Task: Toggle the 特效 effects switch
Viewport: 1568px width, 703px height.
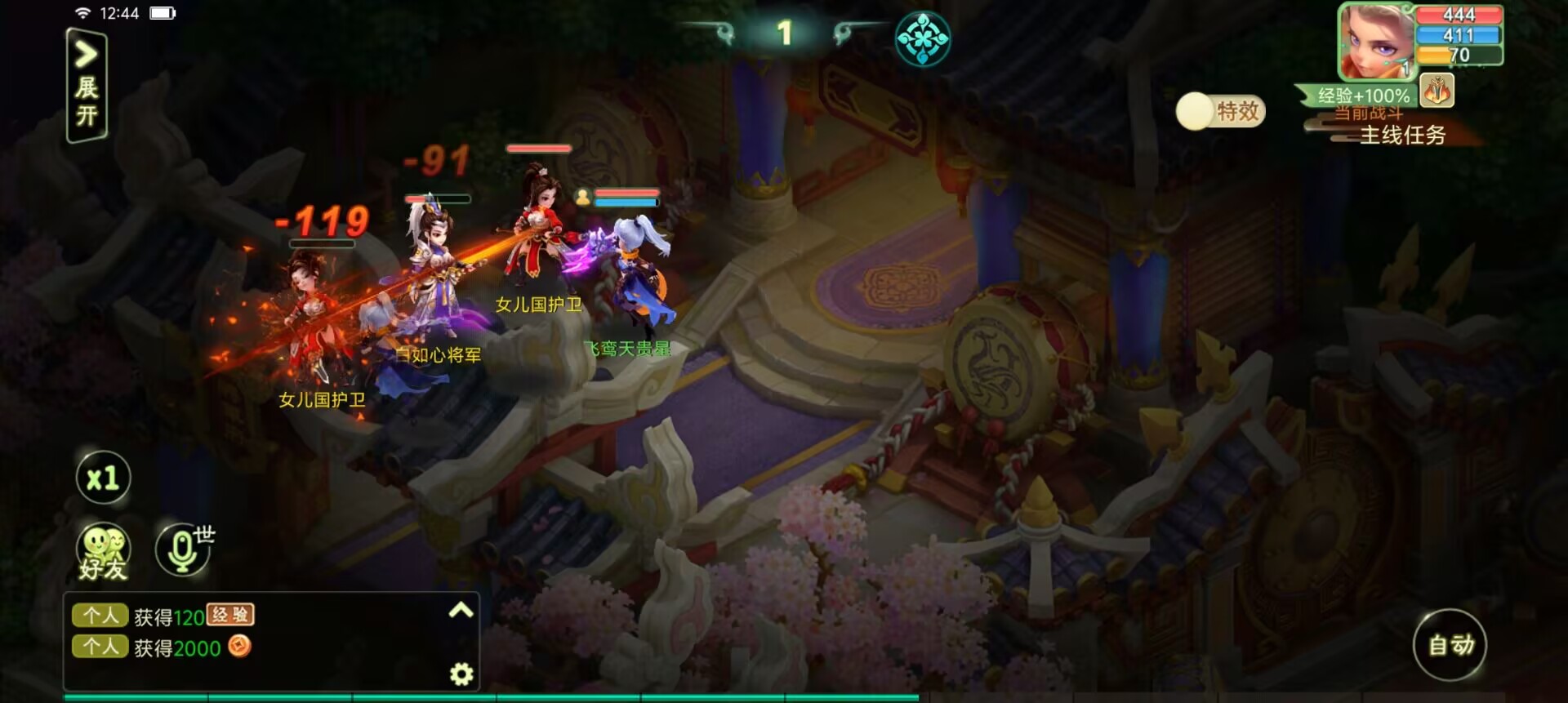Action: 1220,111
